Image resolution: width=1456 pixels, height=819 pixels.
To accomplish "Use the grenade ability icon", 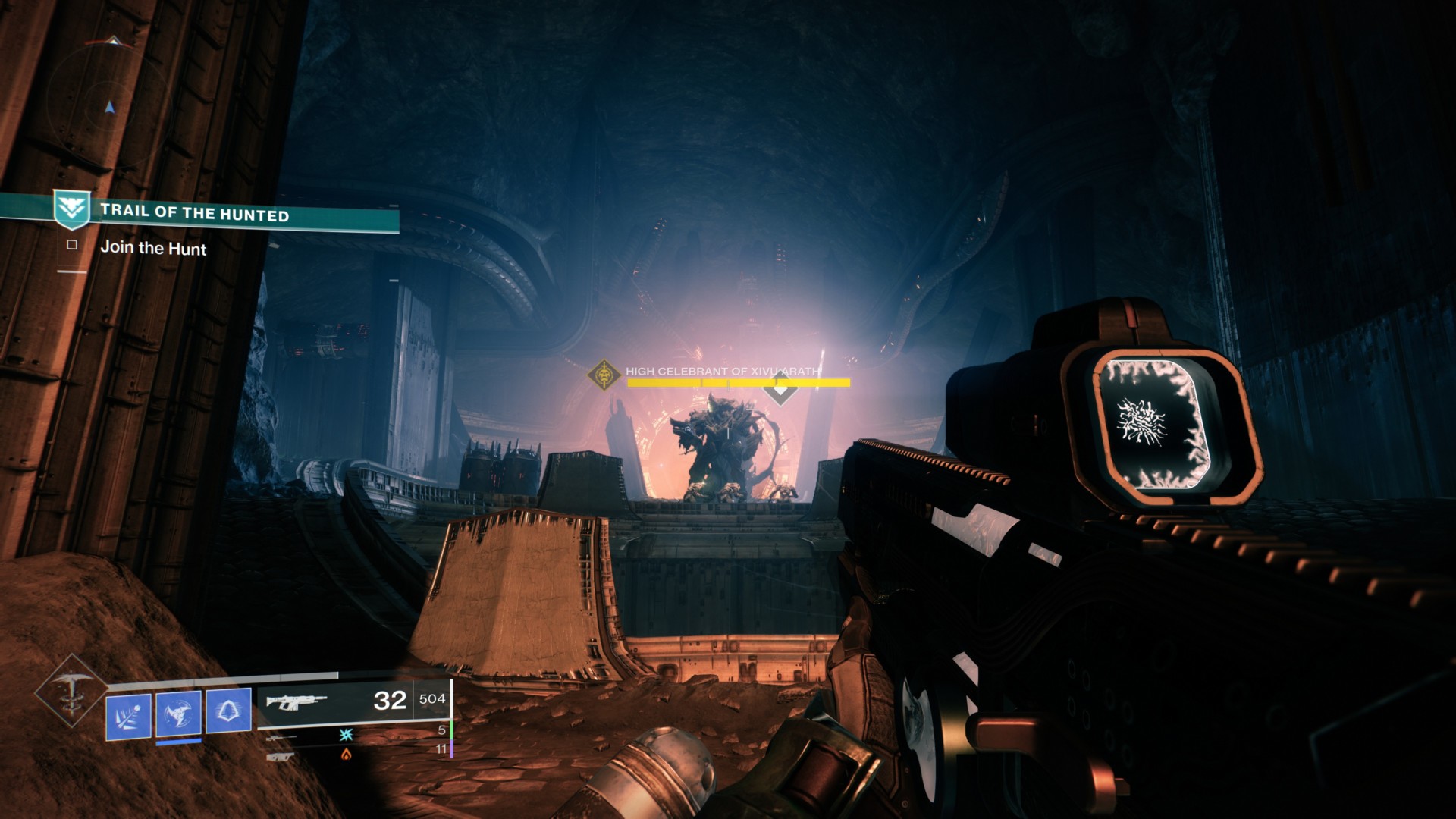I will [x=128, y=716].
